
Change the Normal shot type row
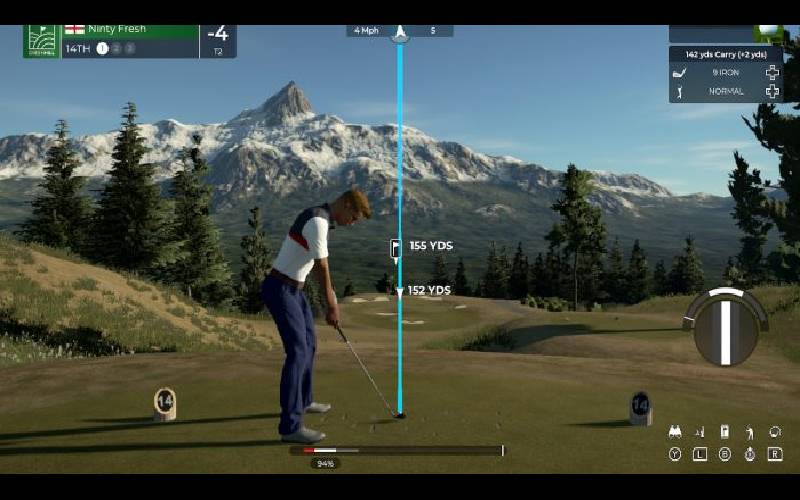pyautogui.click(x=726, y=91)
